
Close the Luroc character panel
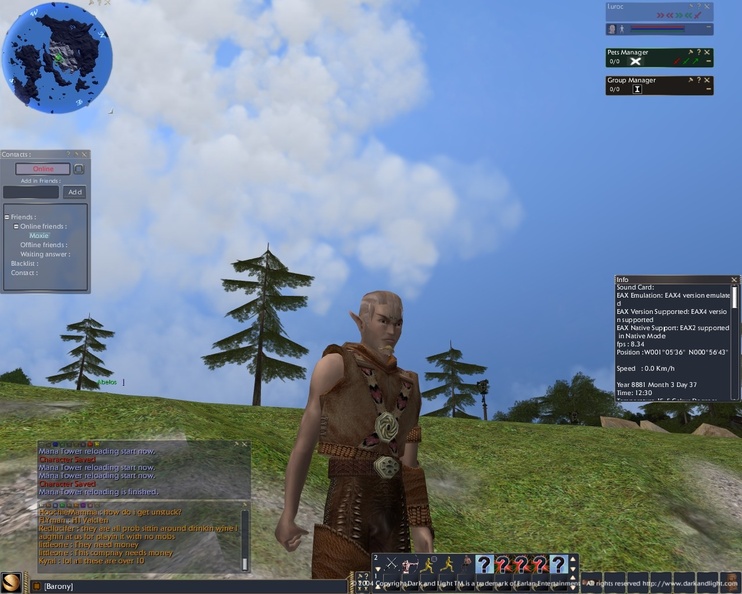[x=708, y=6]
